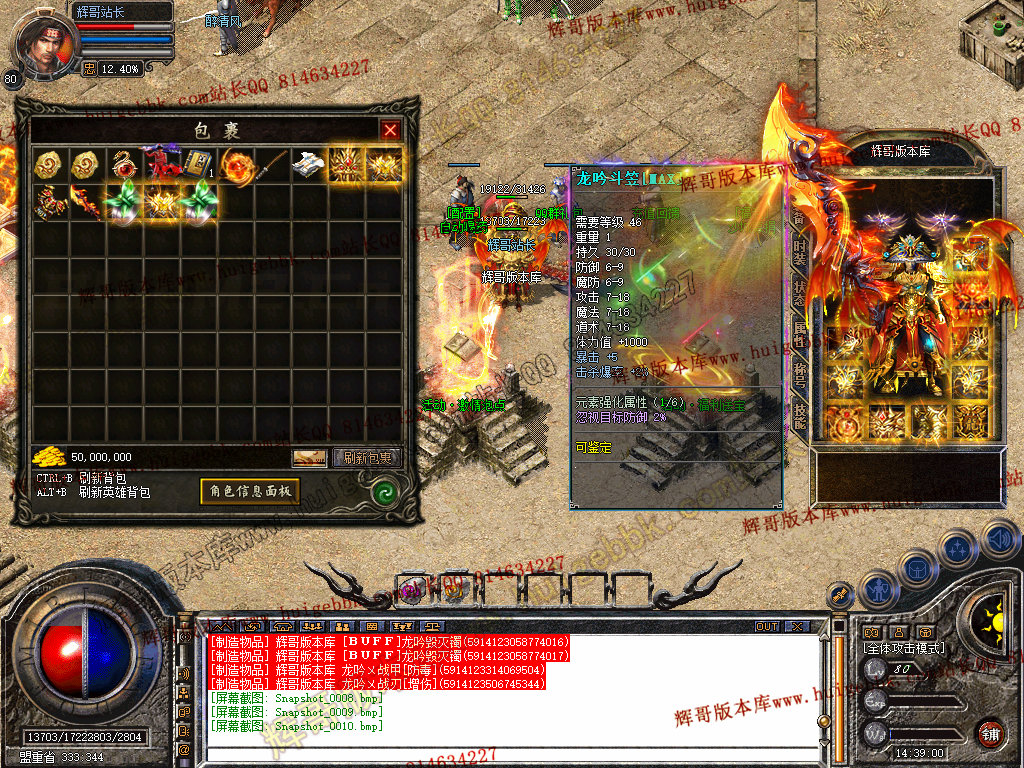
Task: Click the player portrait avatar
Action: tap(46, 43)
